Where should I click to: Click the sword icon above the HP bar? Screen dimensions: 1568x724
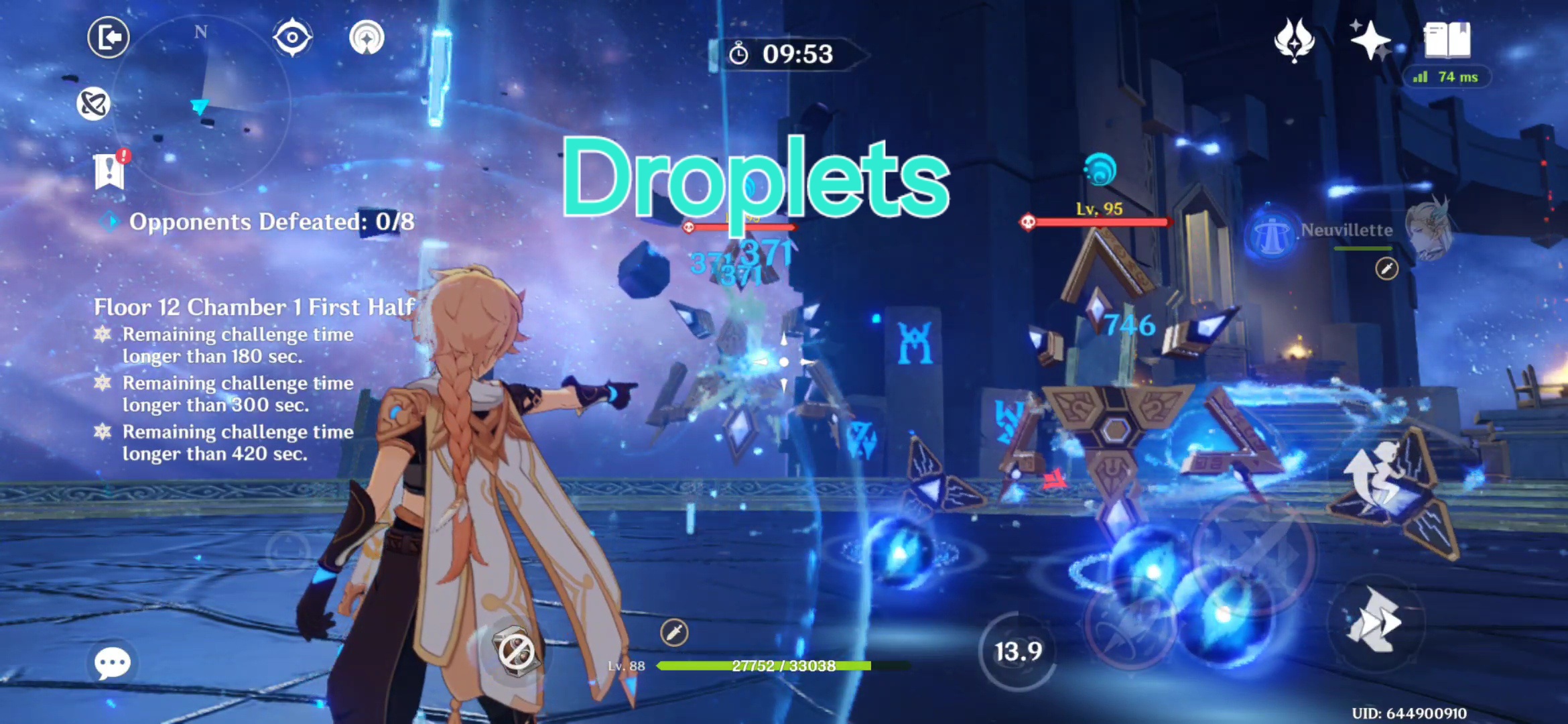(x=675, y=631)
